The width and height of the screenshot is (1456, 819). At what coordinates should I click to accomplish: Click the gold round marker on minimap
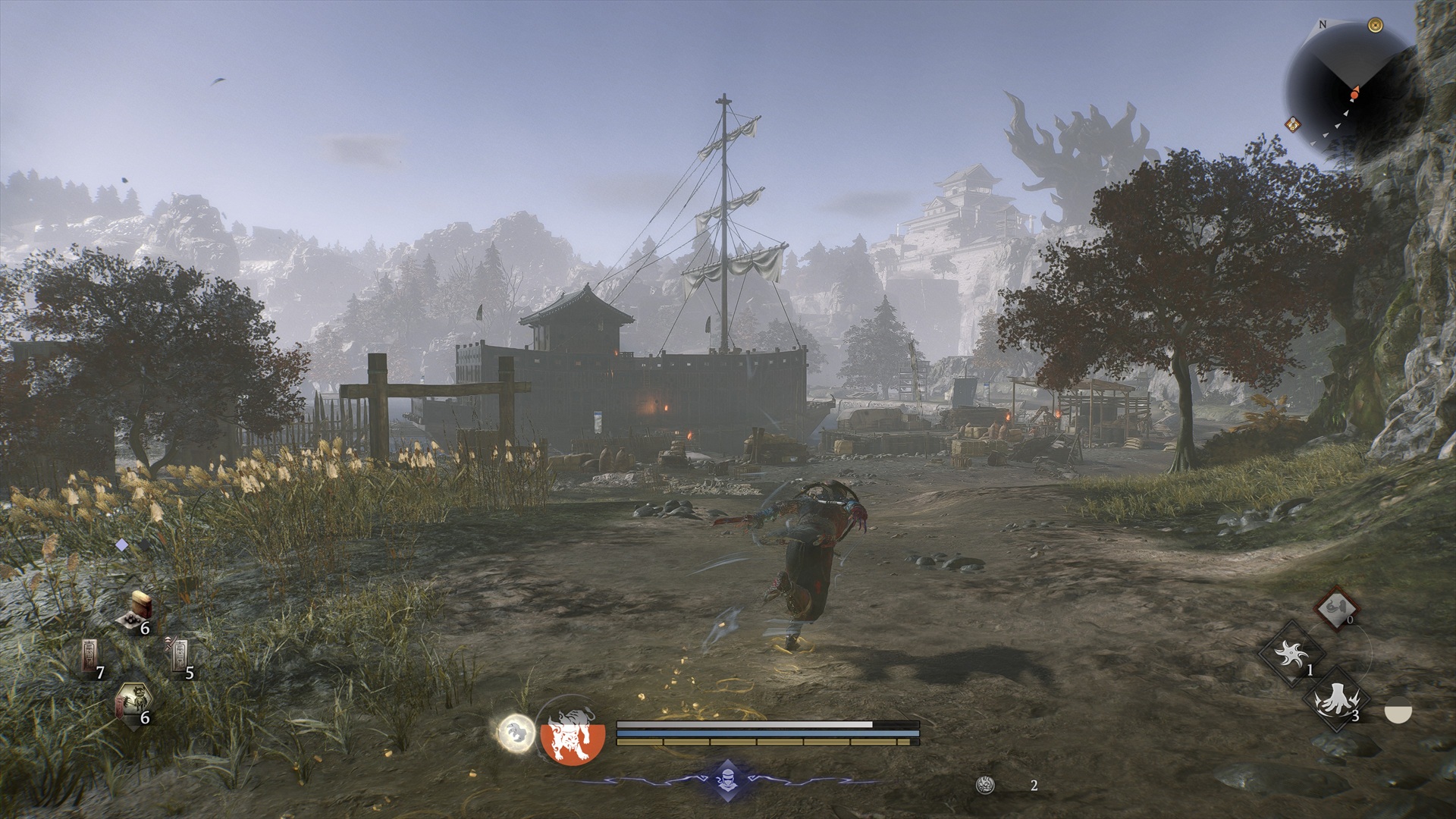[x=1375, y=26]
